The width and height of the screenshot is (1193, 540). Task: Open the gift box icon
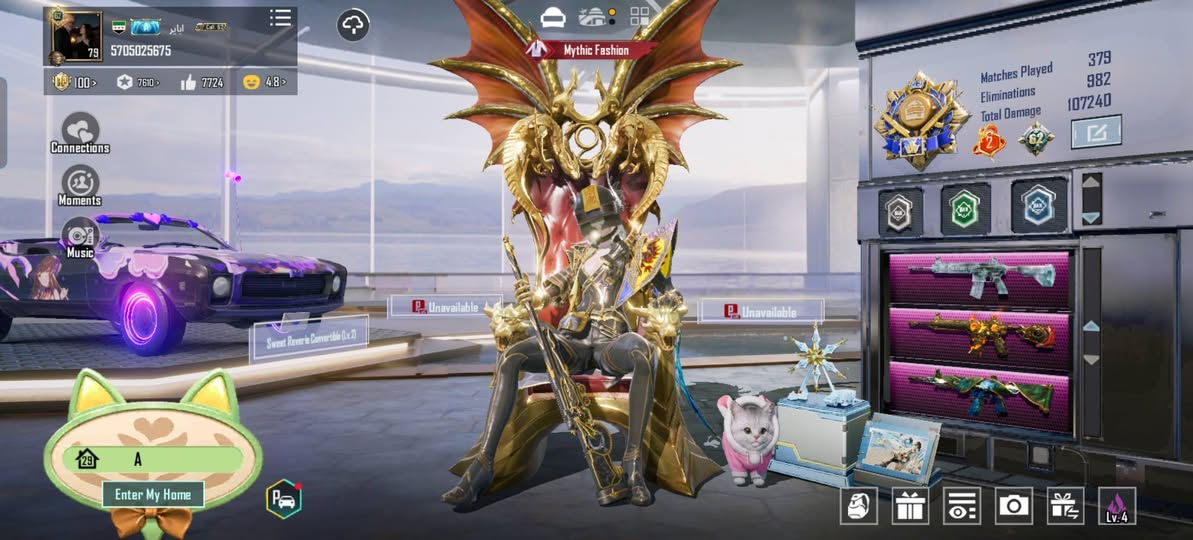[x=910, y=506]
